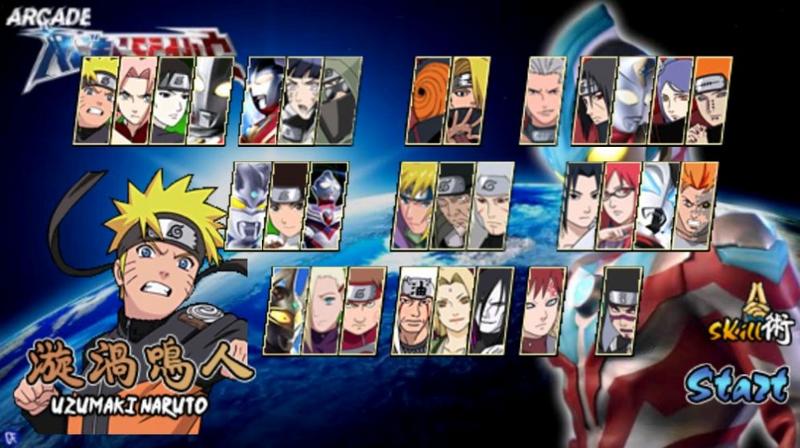
Task: Select blue-haired Konan's portrait
Action: tap(672, 100)
